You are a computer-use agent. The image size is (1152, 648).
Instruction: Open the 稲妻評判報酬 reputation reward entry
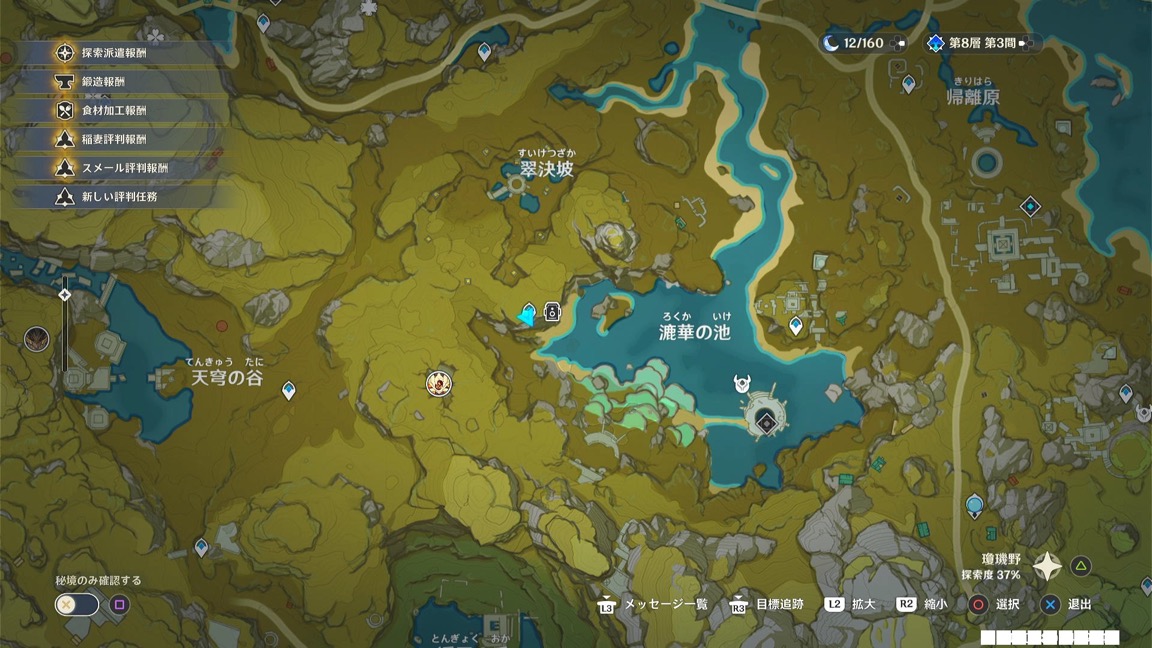(113, 139)
